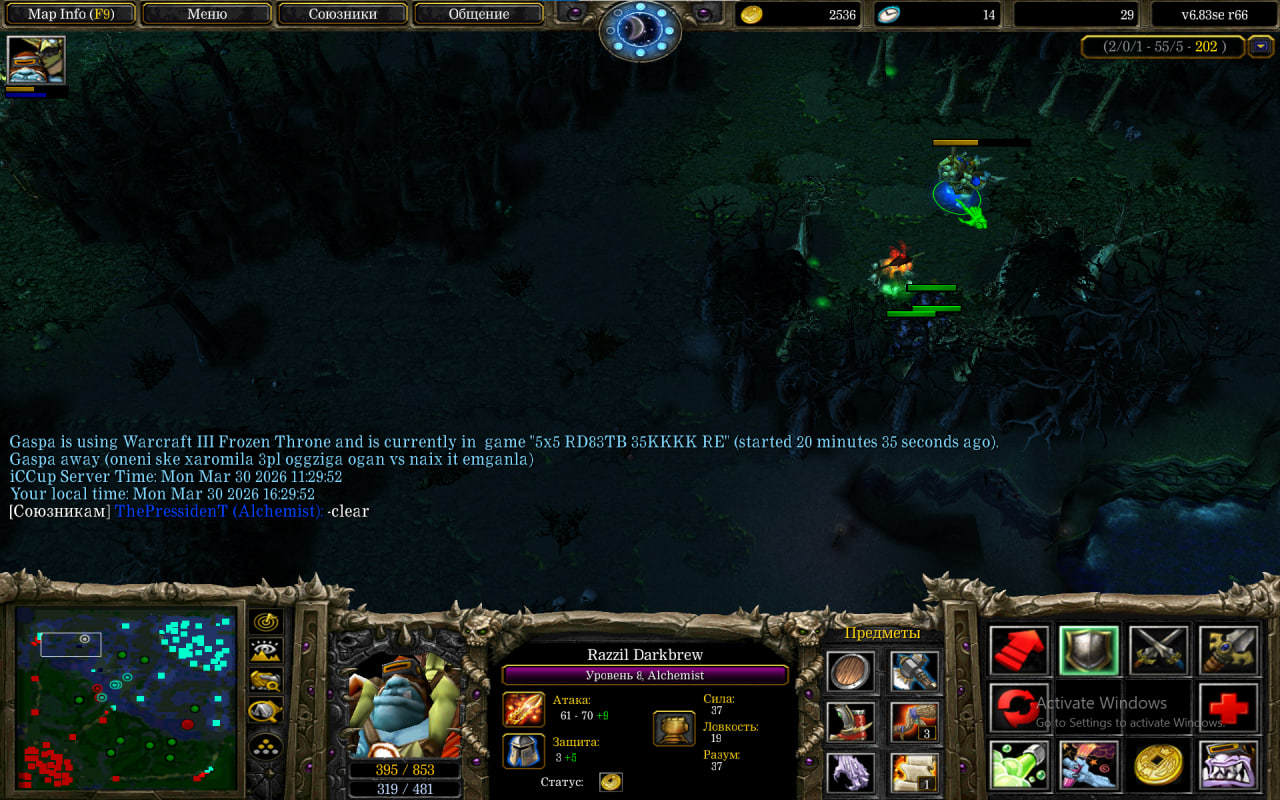Use the wooden branch item with 3 charges
Viewport: 1280px width, 800px height.
914,722
